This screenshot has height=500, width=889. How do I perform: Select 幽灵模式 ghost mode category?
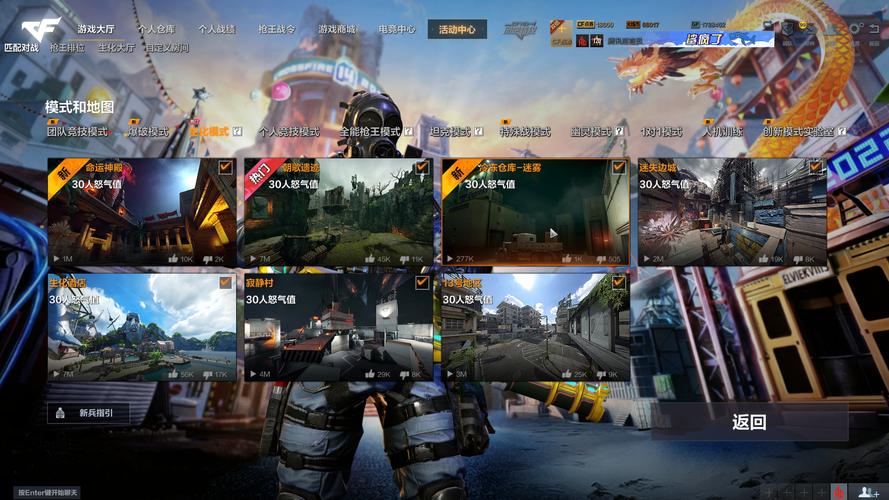tap(590, 132)
